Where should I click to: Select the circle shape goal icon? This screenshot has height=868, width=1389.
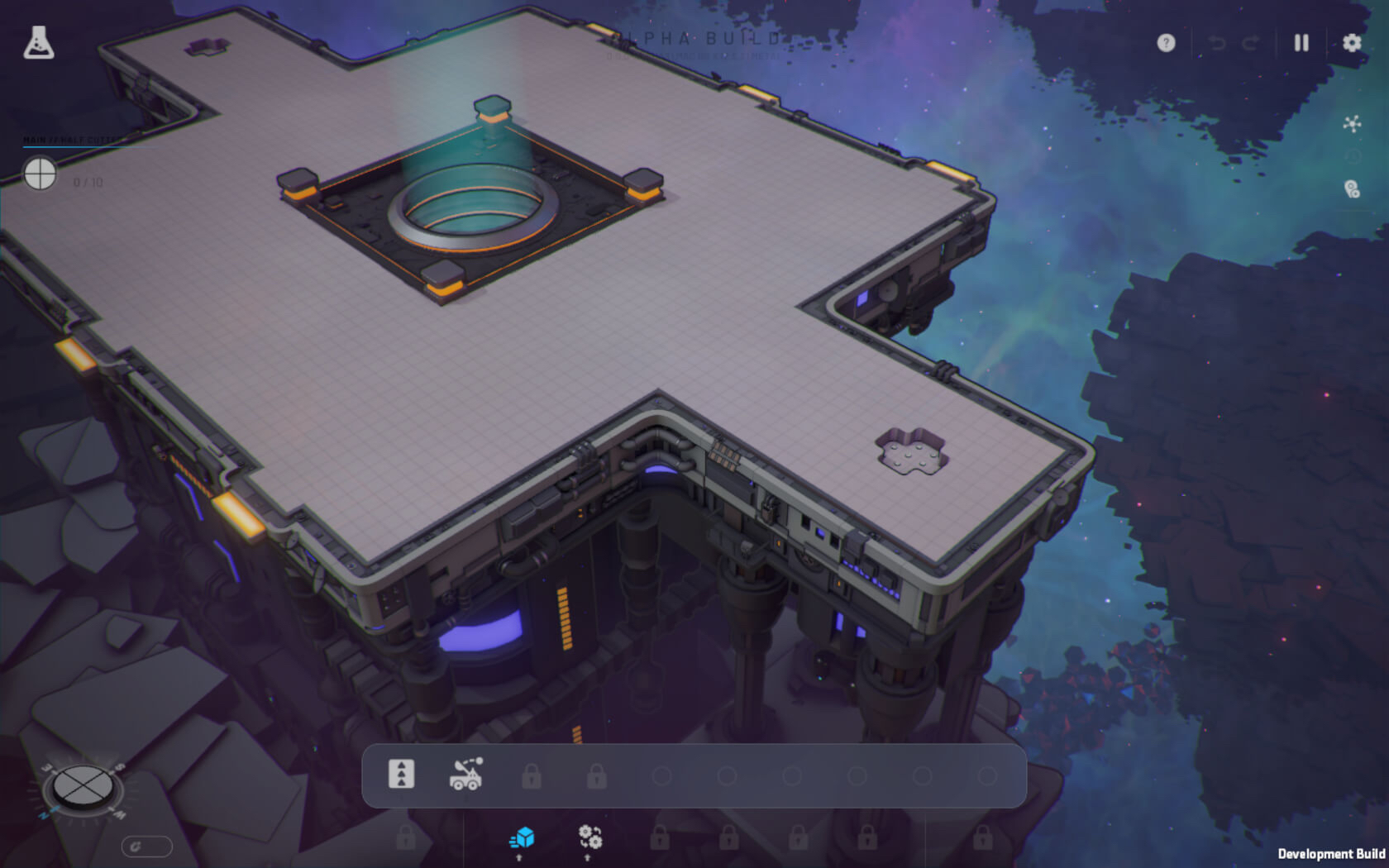[40, 174]
